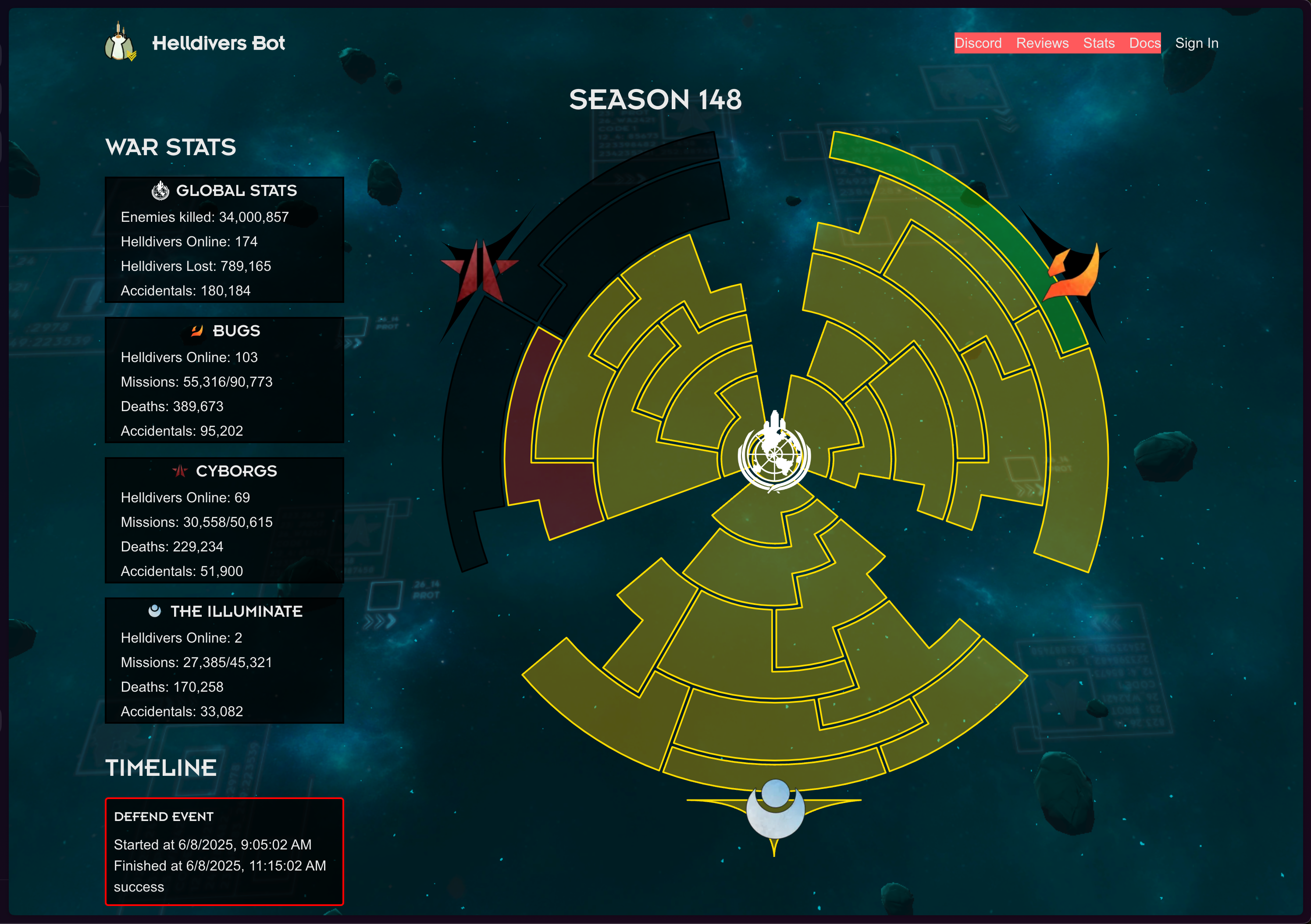This screenshot has height=924, width=1311.
Task: Click the Season 148 heading
Action: click(655, 100)
